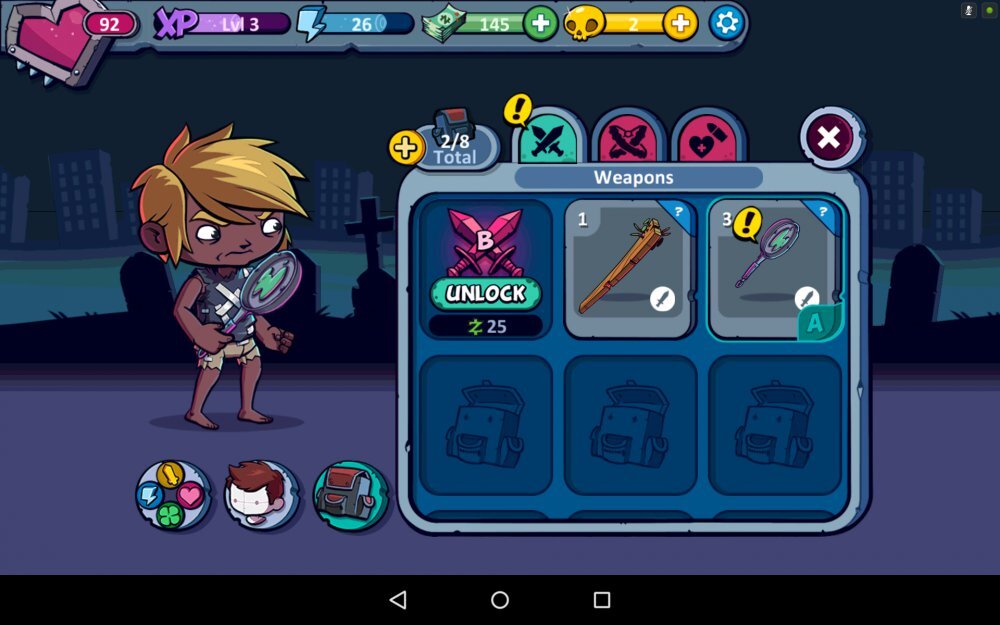Open the gear settings menu
Image resolution: width=1000 pixels, height=625 pixels.
(727, 23)
